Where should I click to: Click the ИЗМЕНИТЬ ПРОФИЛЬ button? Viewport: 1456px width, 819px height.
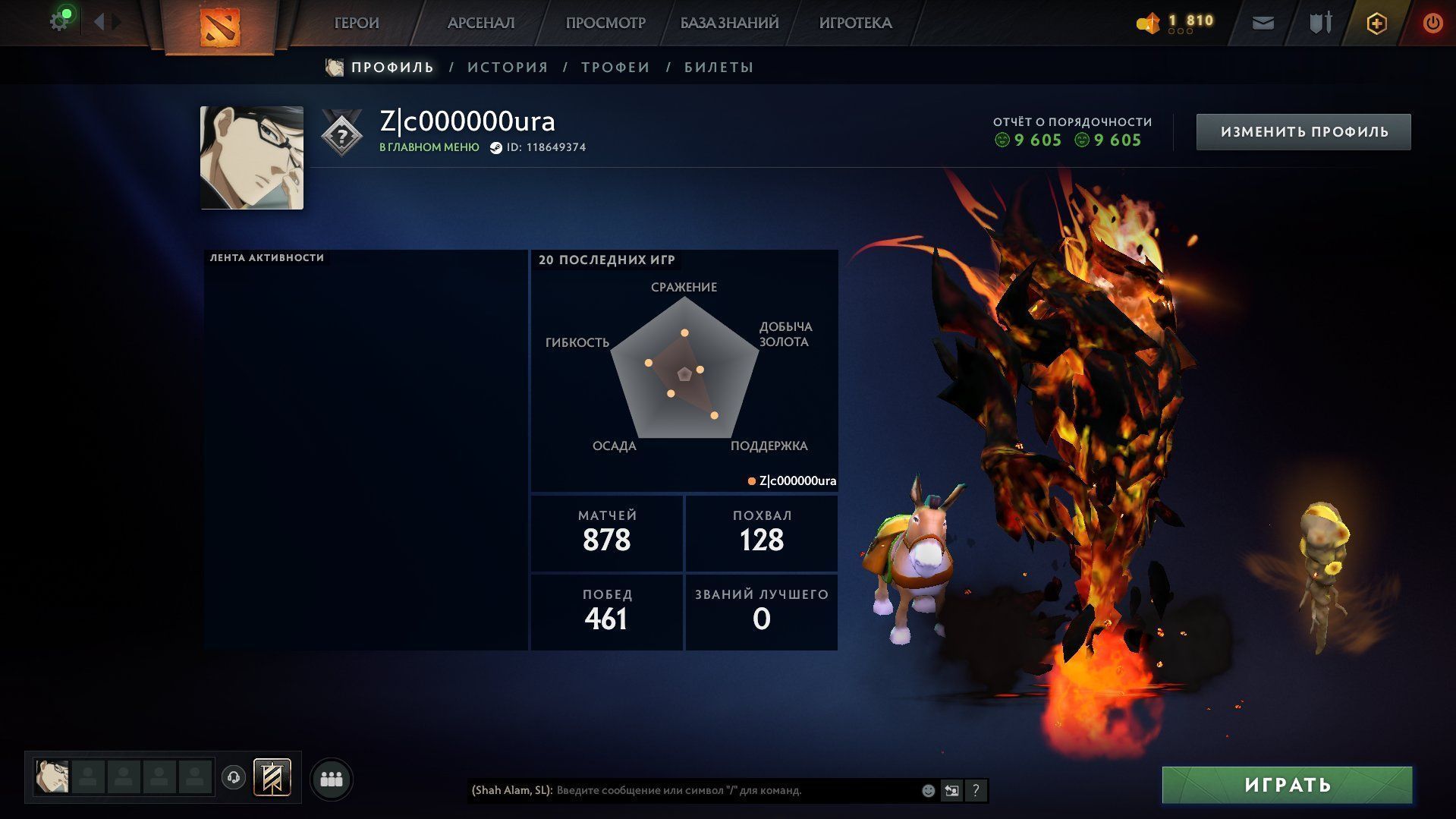[1303, 132]
